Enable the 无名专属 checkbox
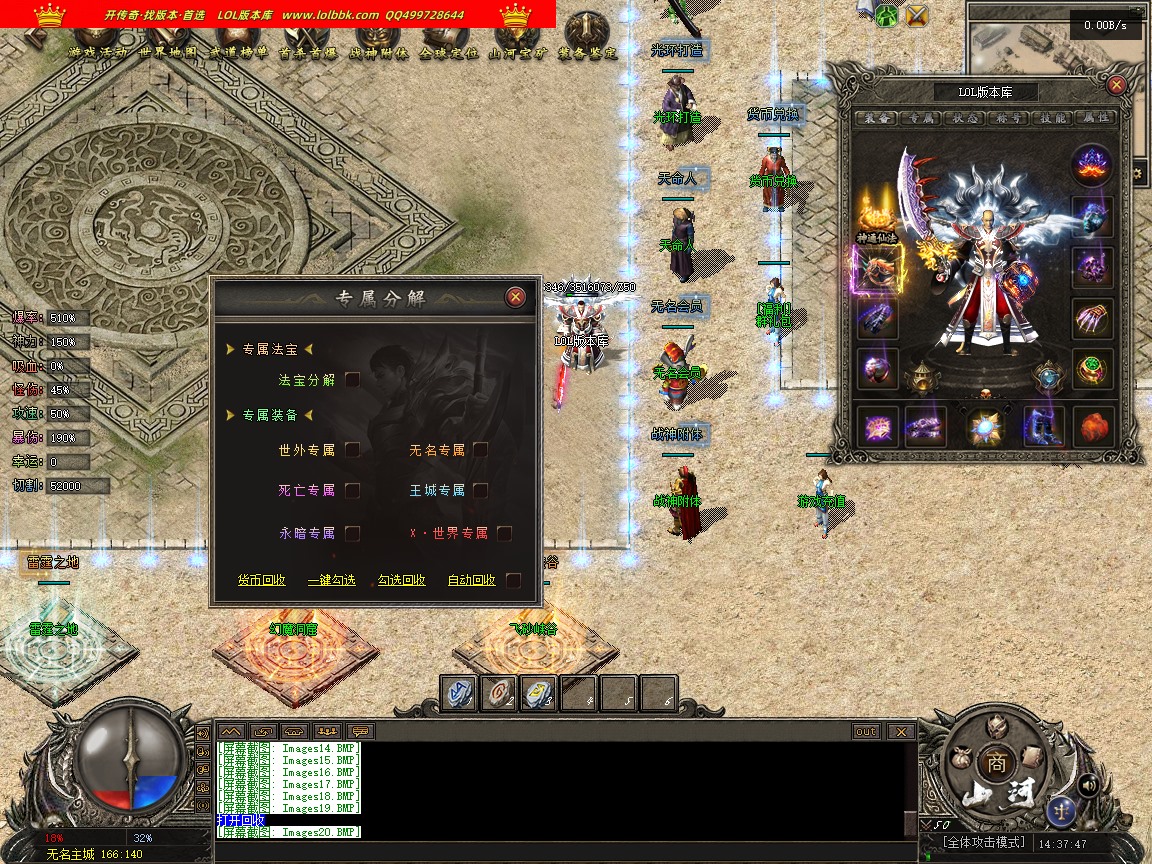This screenshot has height=864, width=1152. [481, 450]
